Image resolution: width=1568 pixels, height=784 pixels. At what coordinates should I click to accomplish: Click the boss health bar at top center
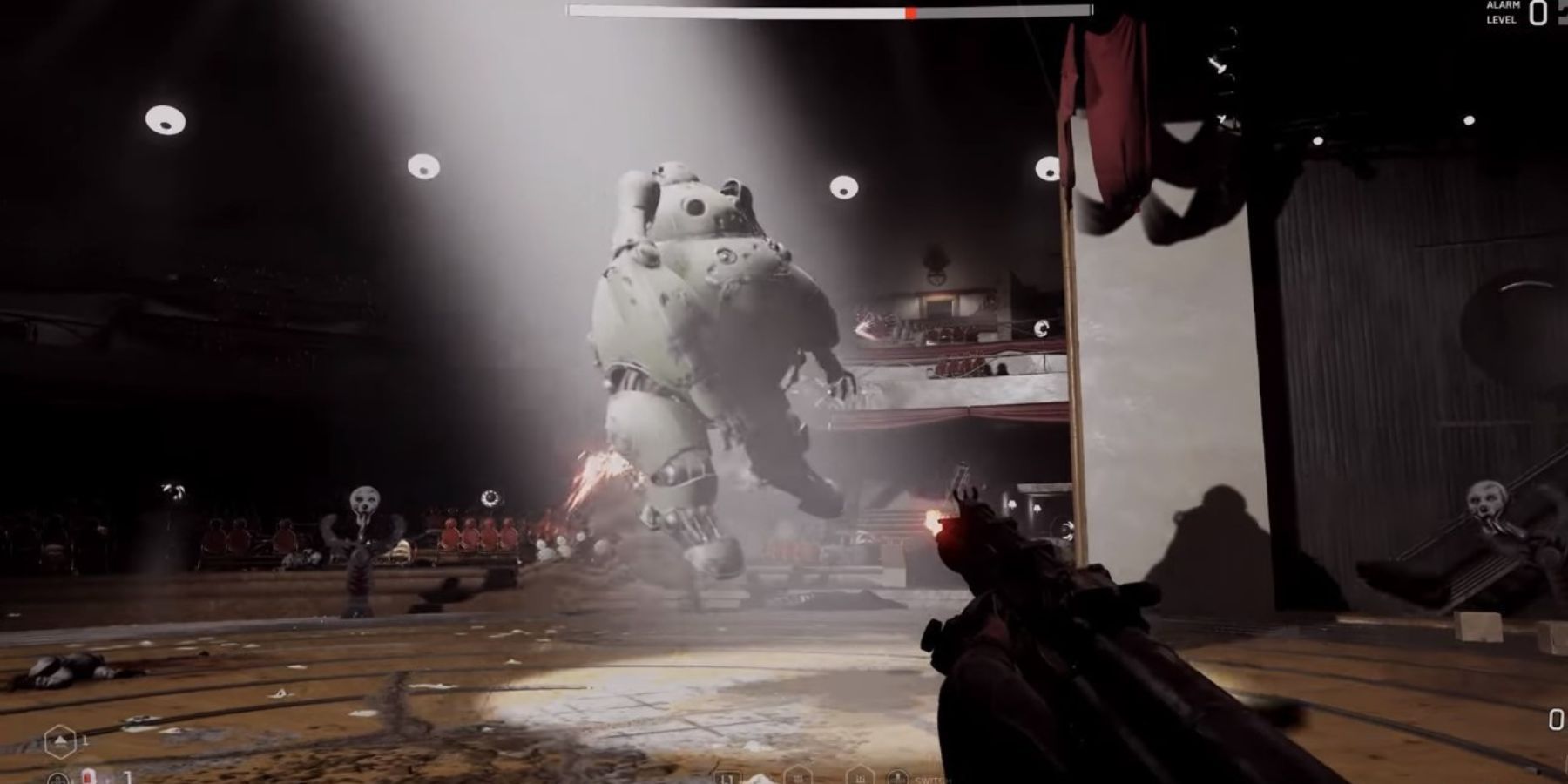pyautogui.click(x=828, y=10)
